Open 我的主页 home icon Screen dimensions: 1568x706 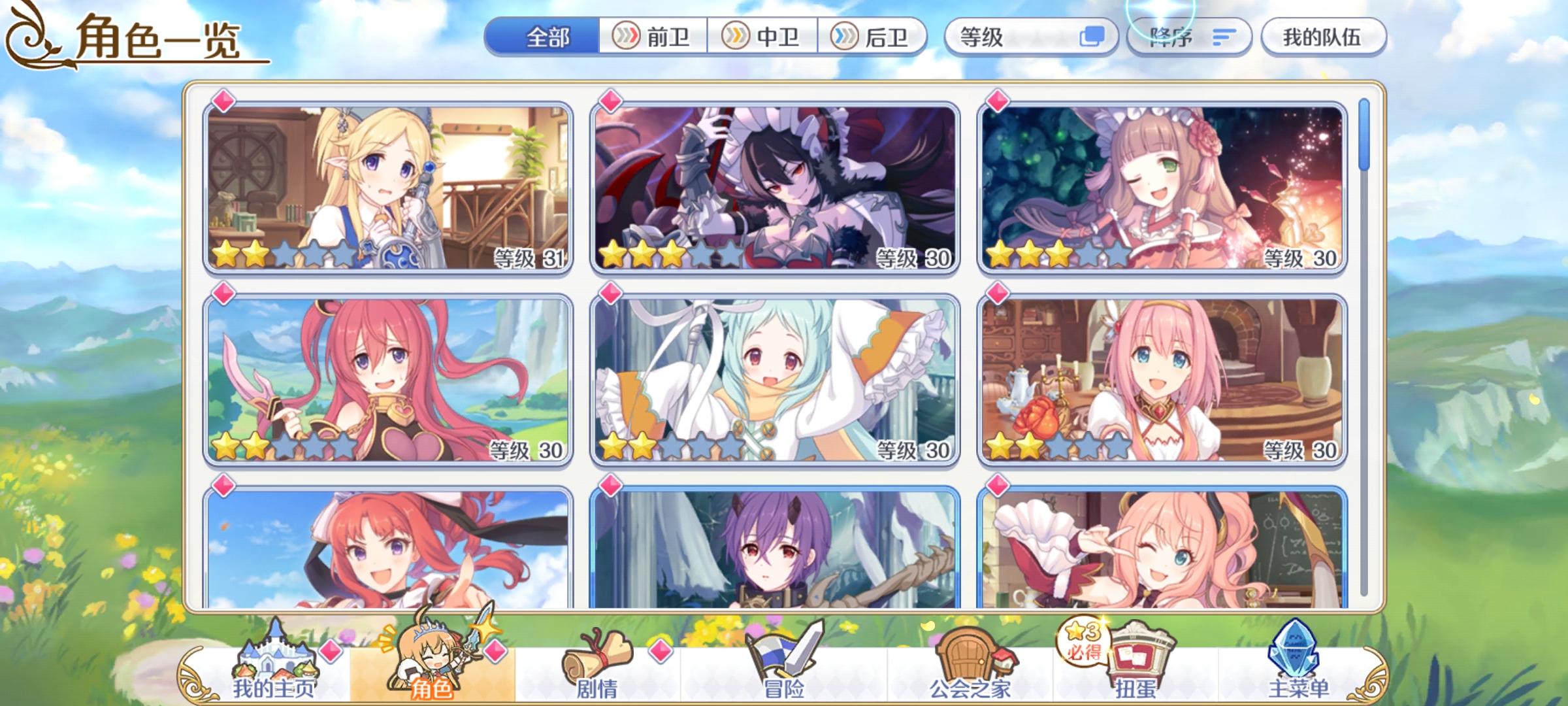pyautogui.click(x=275, y=660)
